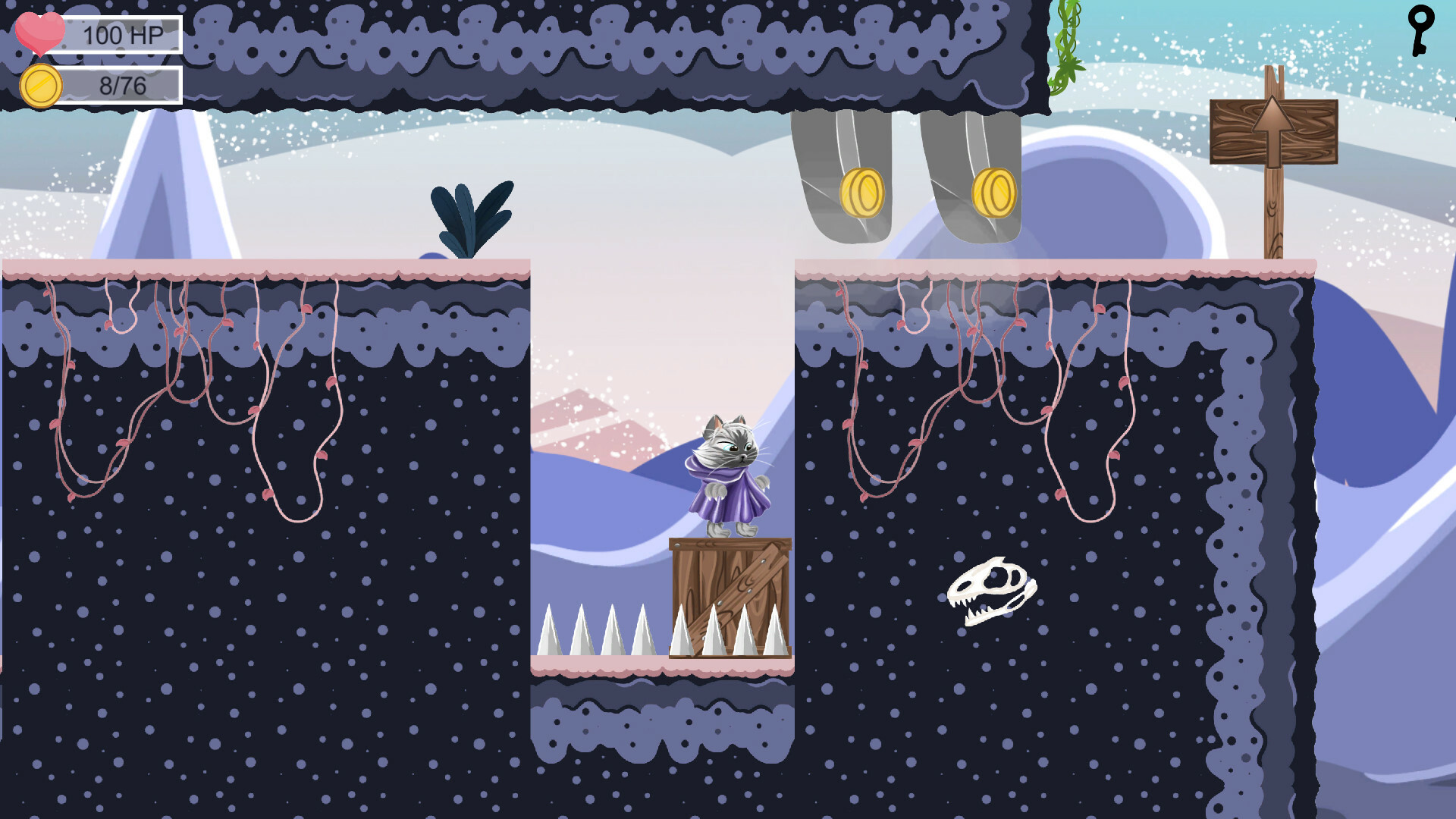Expand the 100 HP status bar

pyautogui.click(x=121, y=34)
